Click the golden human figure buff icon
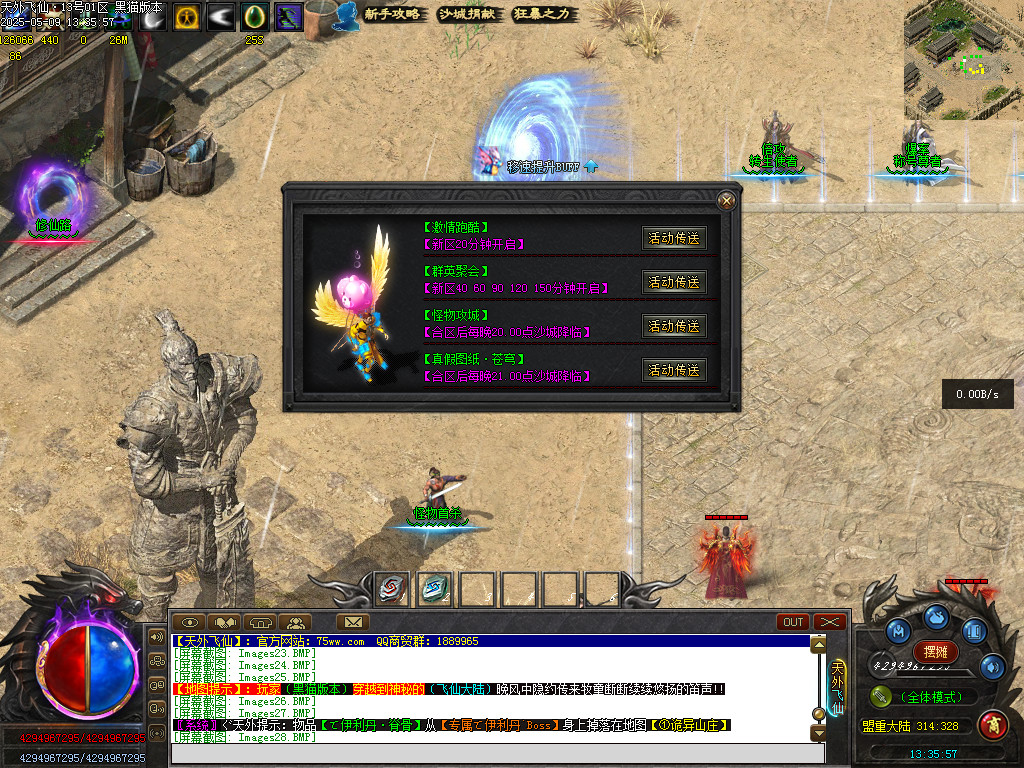Viewport: 1024px width, 768px height. coord(186,17)
